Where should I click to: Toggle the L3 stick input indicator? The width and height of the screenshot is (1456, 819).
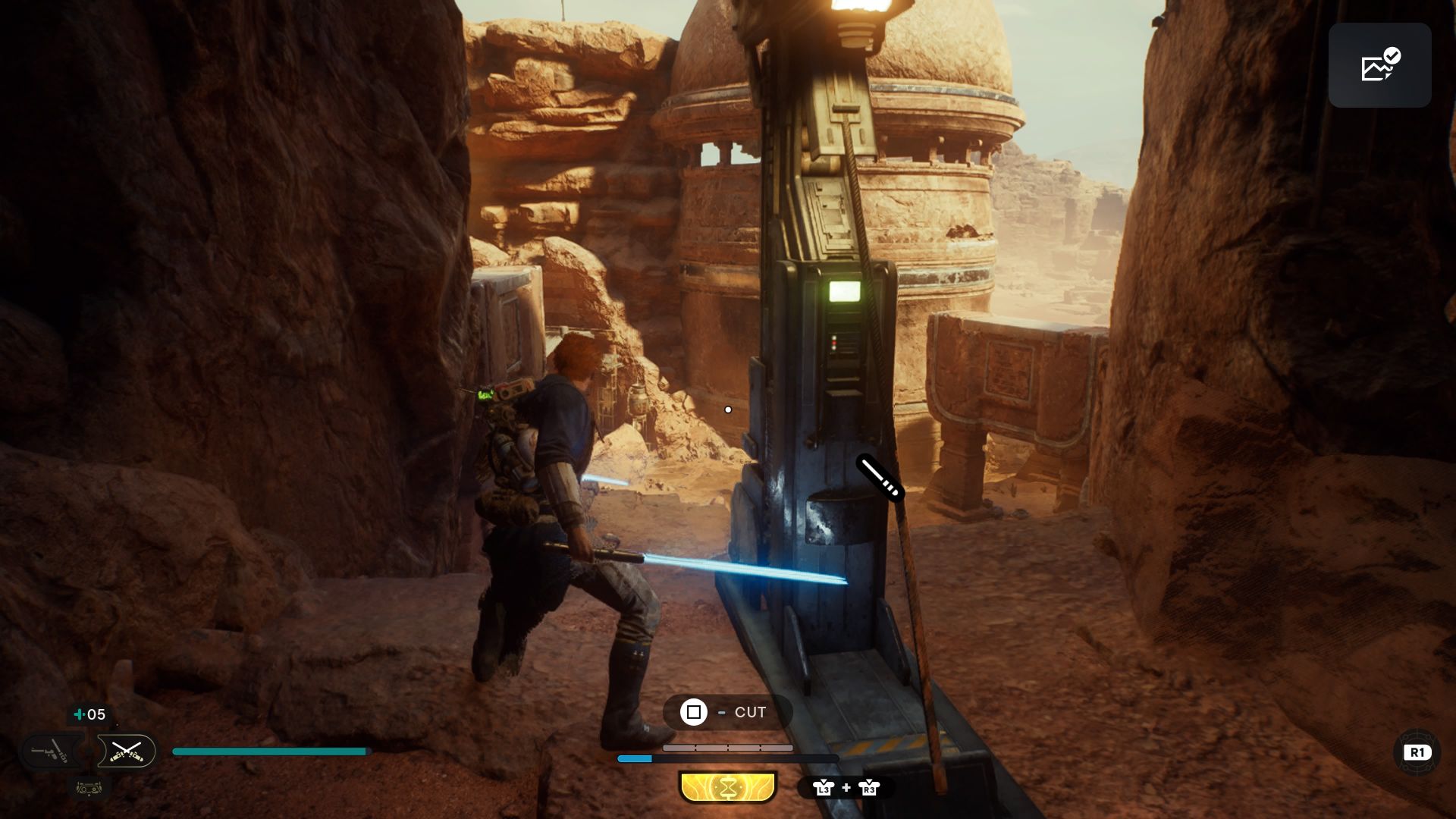tap(824, 789)
